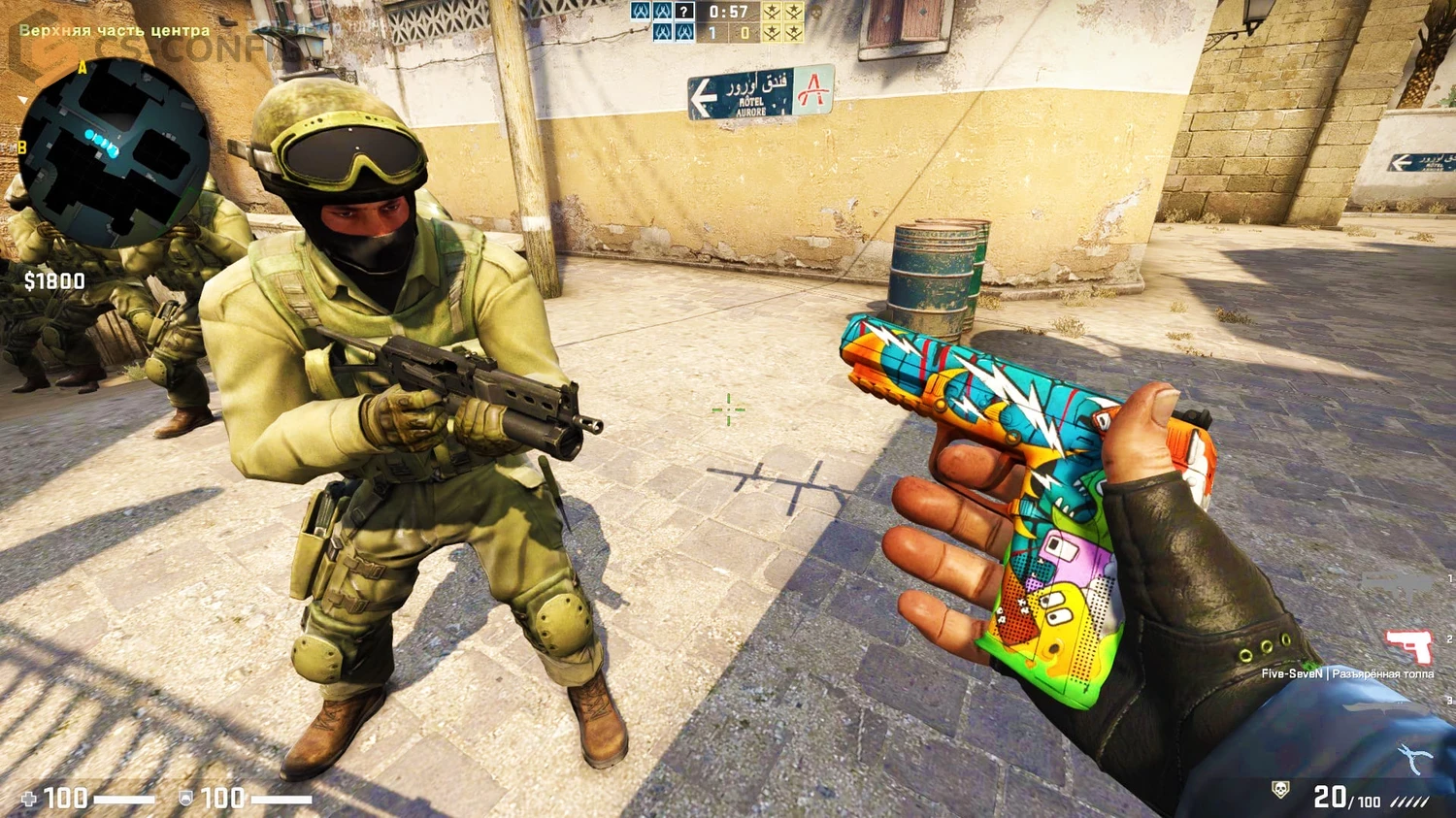1456x818 pixels.
Task: Click the CT faction avatar icon on scoreboard
Action: point(641,13)
